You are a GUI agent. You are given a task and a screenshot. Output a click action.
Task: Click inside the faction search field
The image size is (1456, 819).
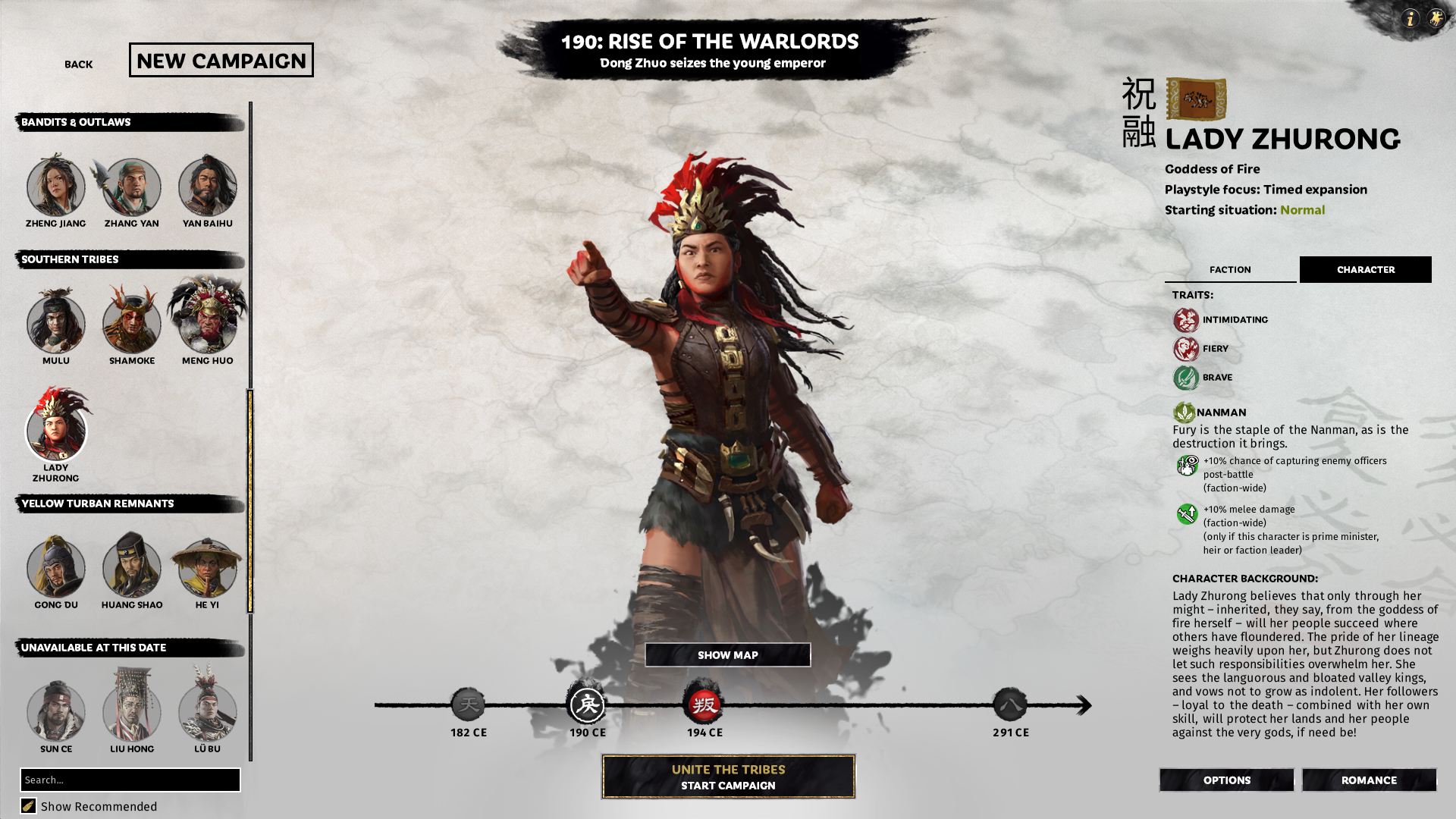pos(130,780)
